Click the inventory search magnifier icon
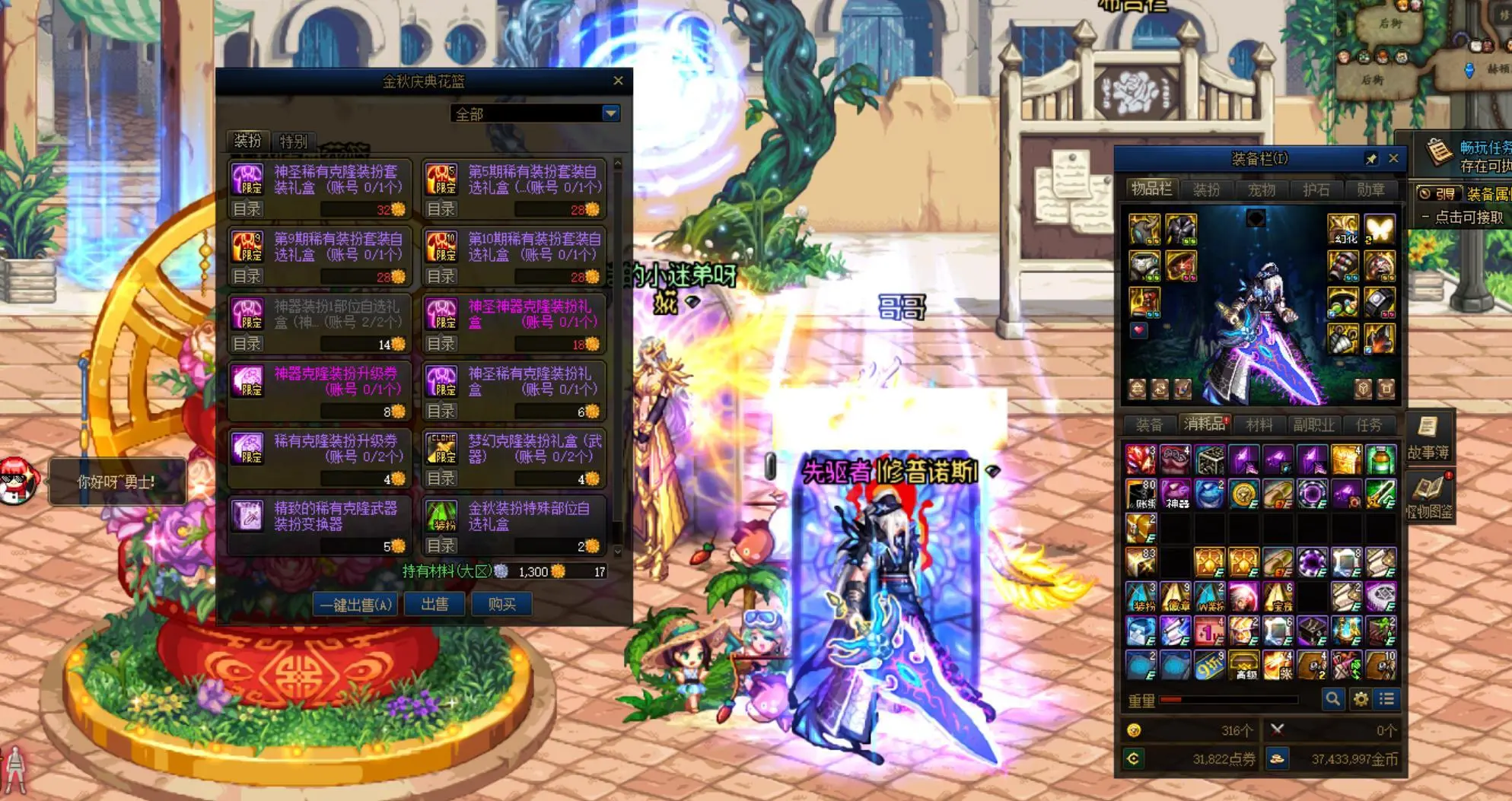The height and width of the screenshot is (801, 1512). click(x=1332, y=698)
